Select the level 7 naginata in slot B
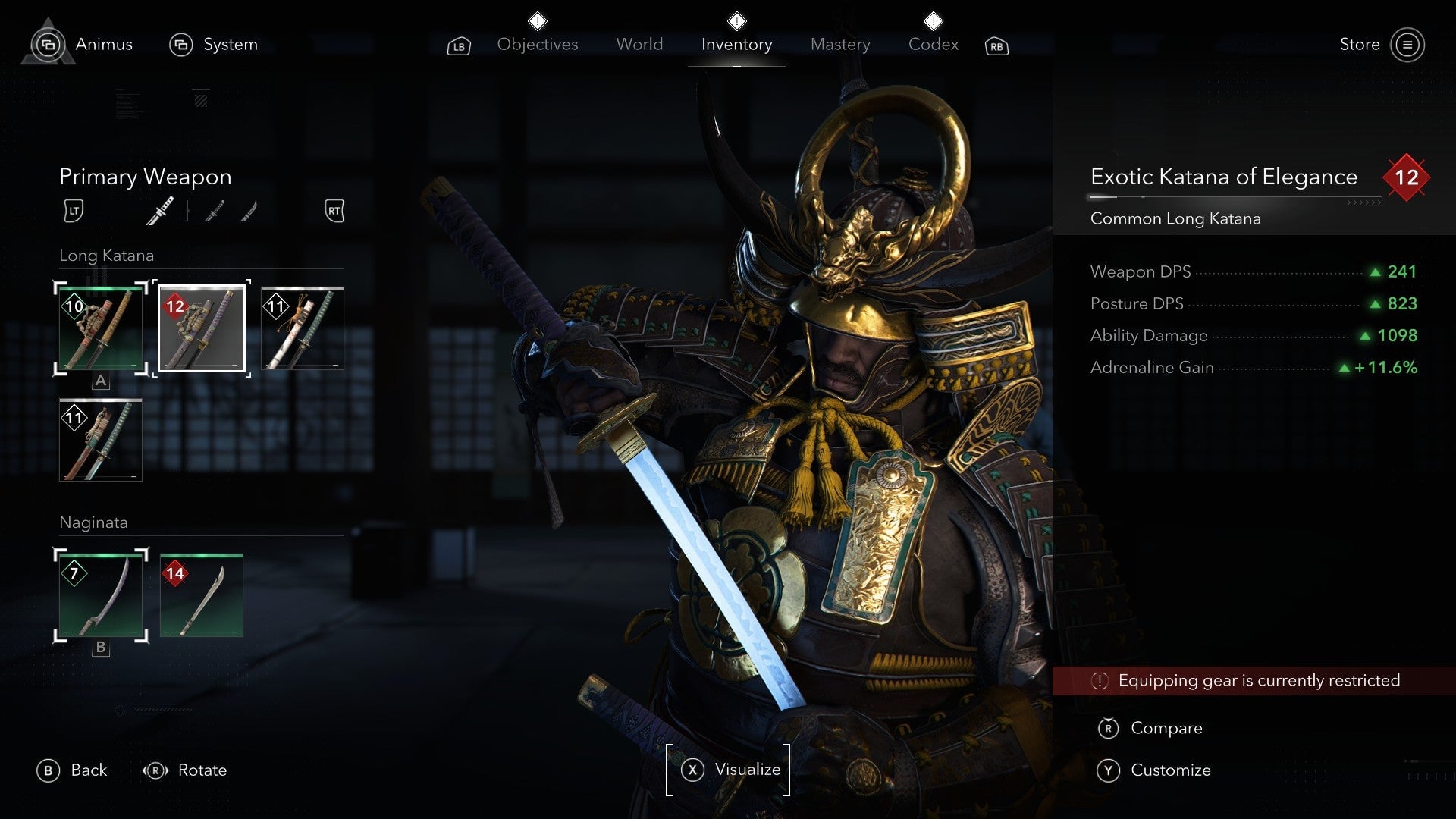This screenshot has width=1456, height=819. 101,595
